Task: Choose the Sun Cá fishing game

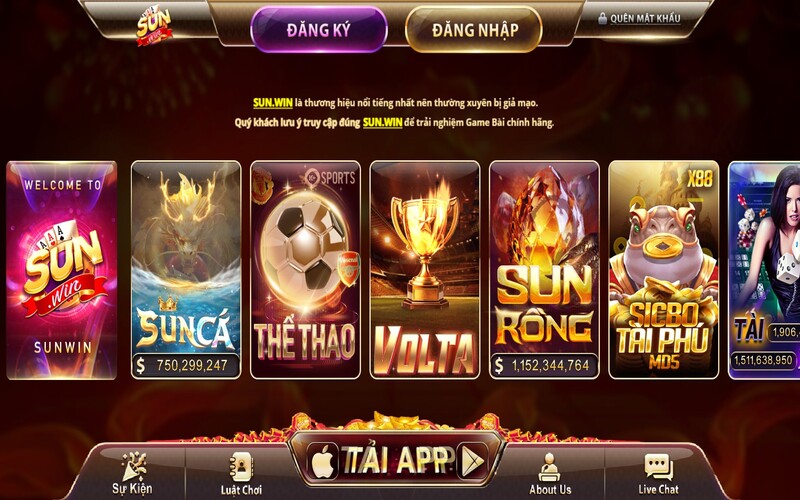Action: click(x=186, y=270)
